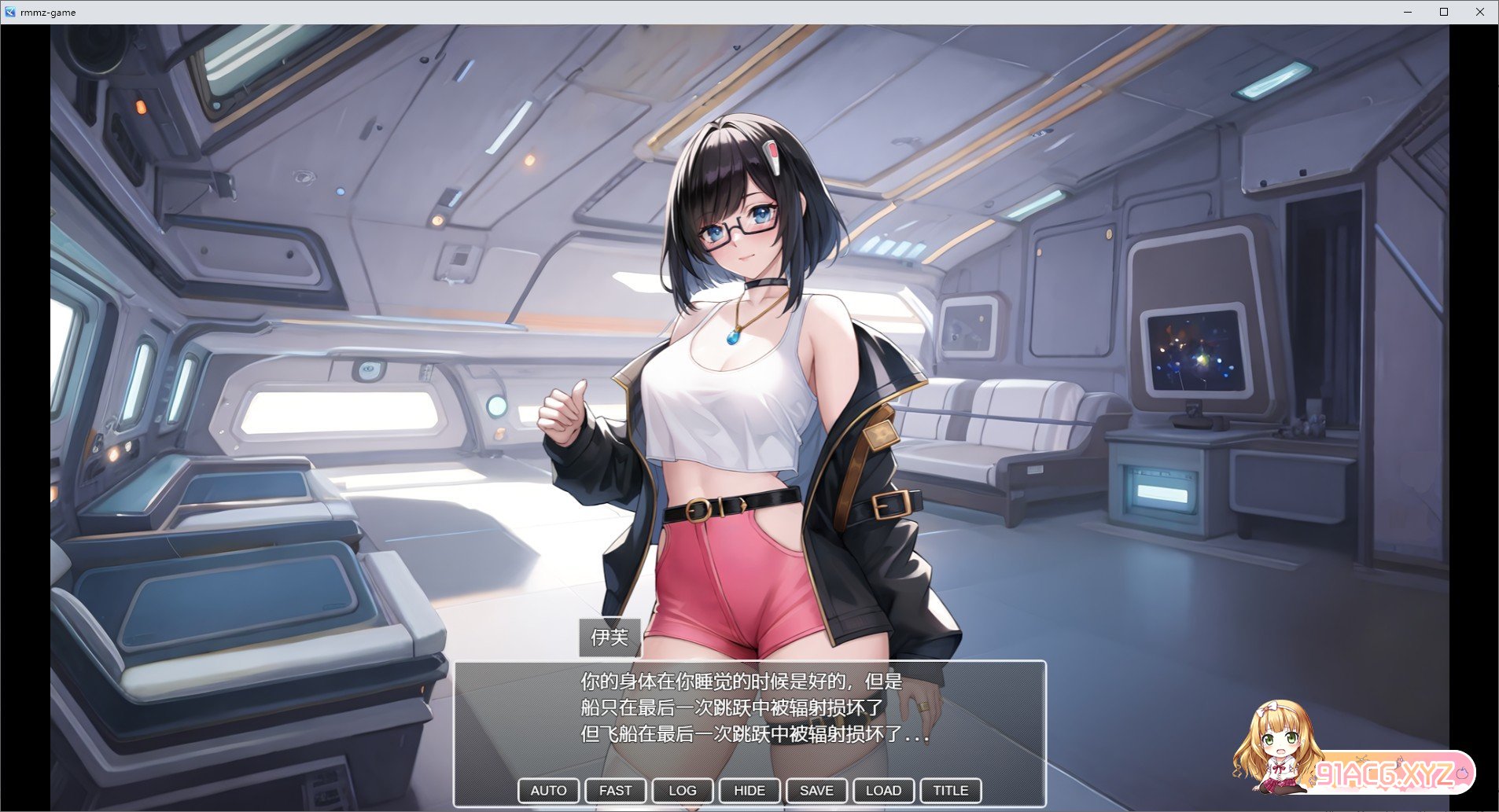The width and height of the screenshot is (1499, 812).
Task: Minimize the game window
Action: click(1408, 12)
